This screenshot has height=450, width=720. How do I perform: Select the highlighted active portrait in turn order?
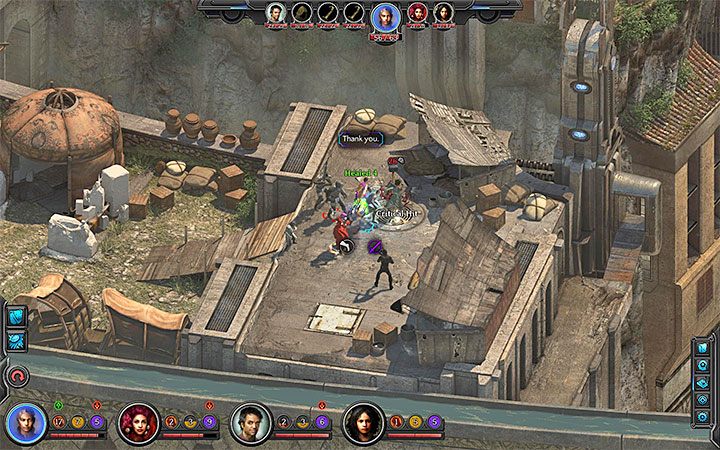[x=384, y=17]
